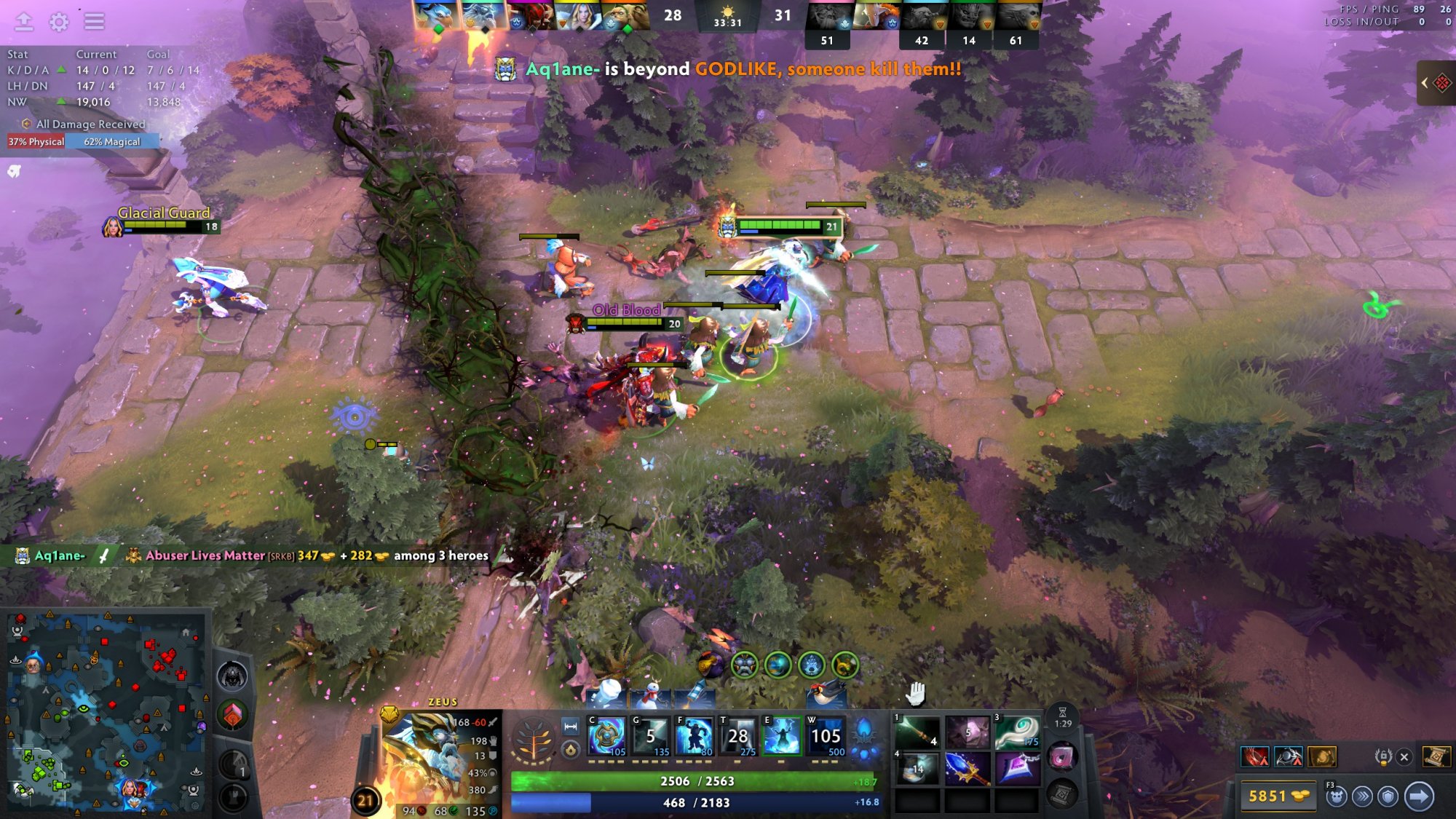Image resolution: width=1456 pixels, height=819 pixels.
Task: Open the settings gear menu
Action: [59, 22]
